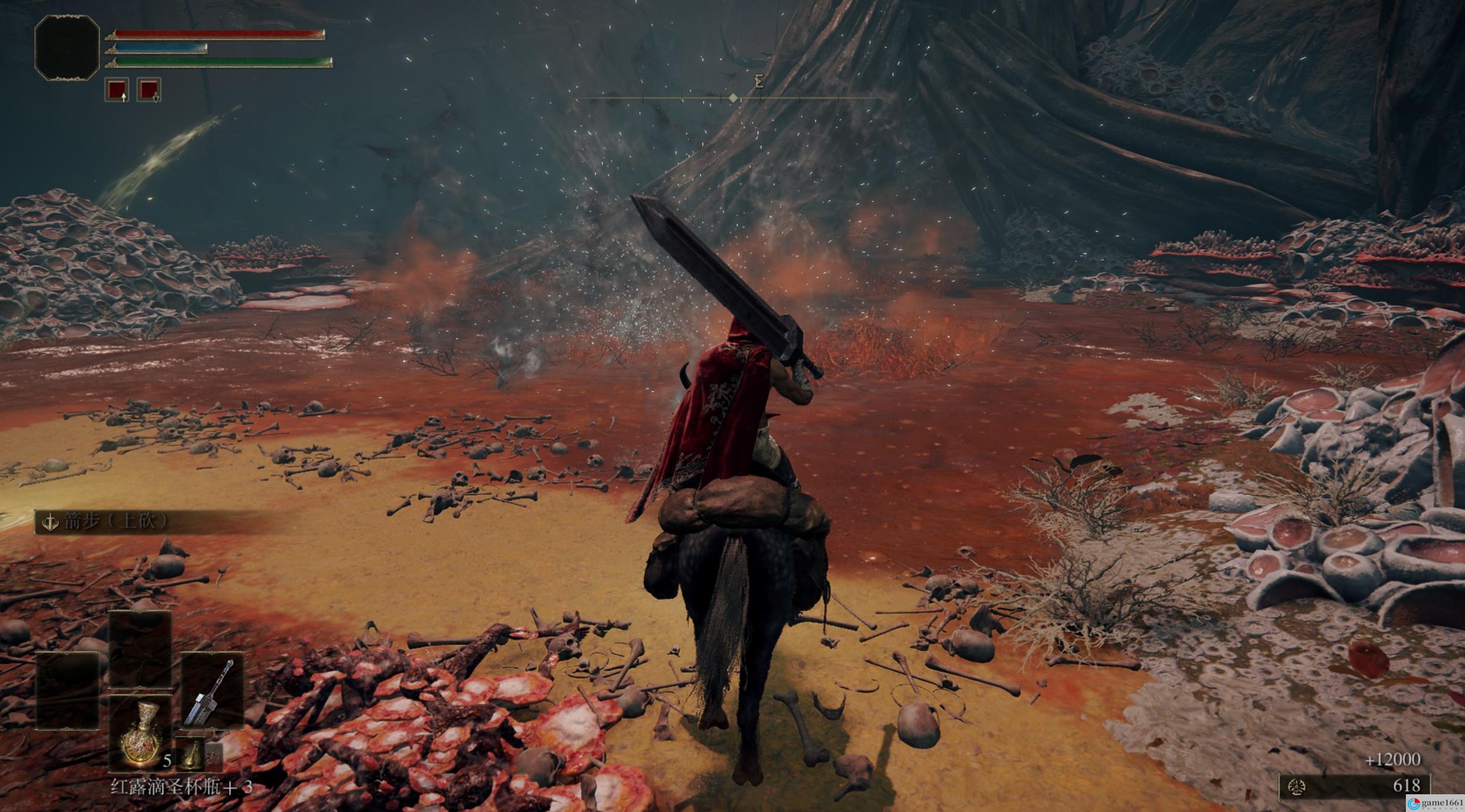This screenshot has height=812, width=1465.
Task: Click the compass bar's diamond marker
Action: 733,98
